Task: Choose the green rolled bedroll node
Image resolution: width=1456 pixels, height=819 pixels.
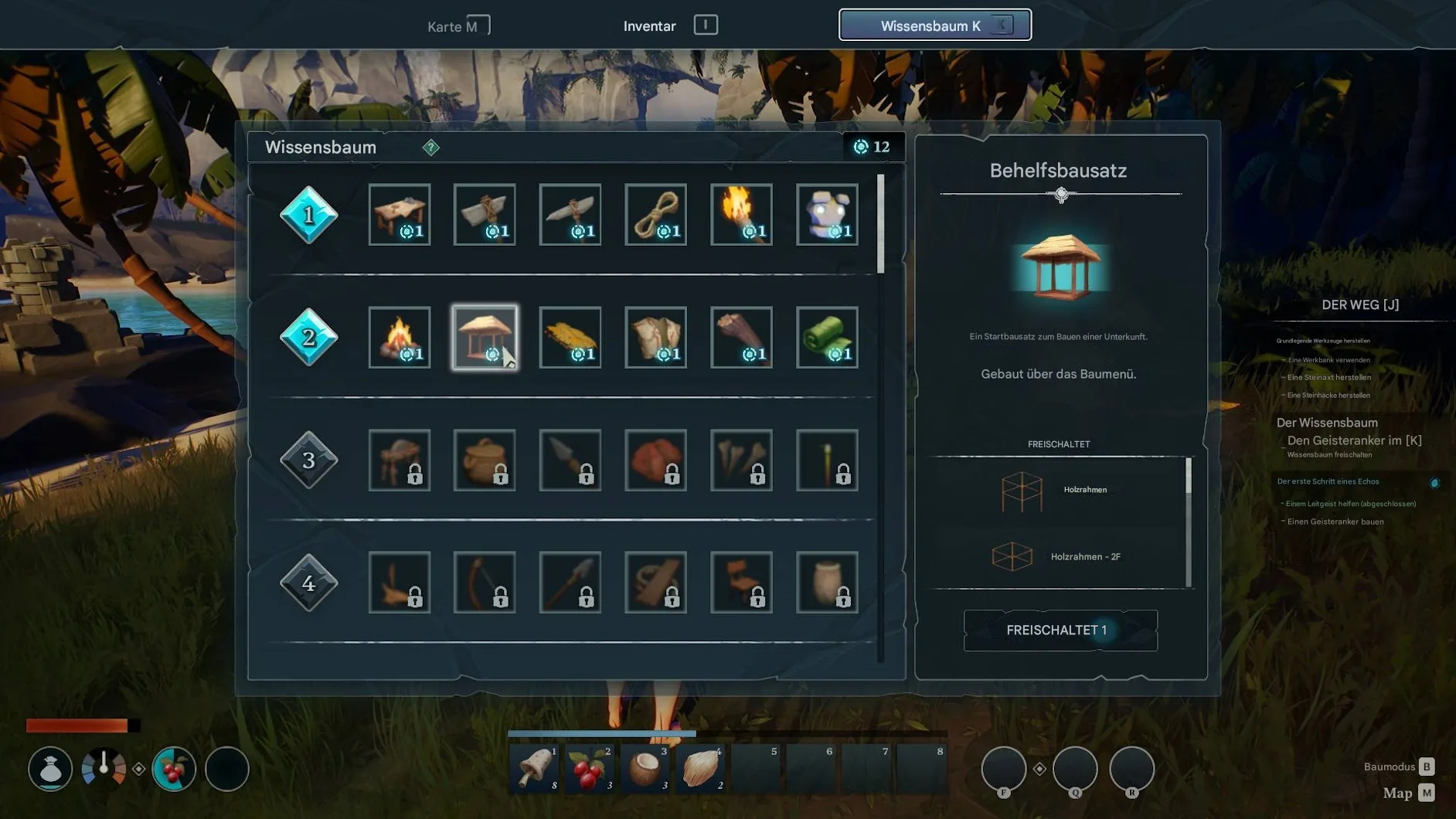Action: pyautogui.click(x=827, y=338)
